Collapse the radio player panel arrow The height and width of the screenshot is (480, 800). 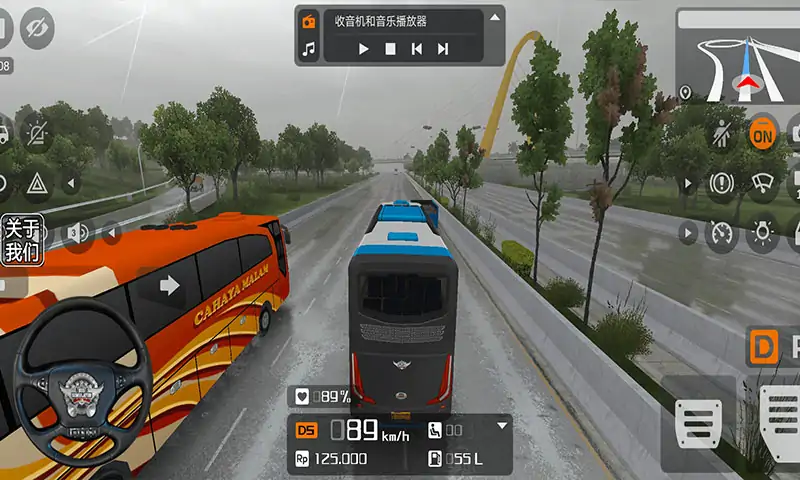pyautogui.click(x=494, y=18)
